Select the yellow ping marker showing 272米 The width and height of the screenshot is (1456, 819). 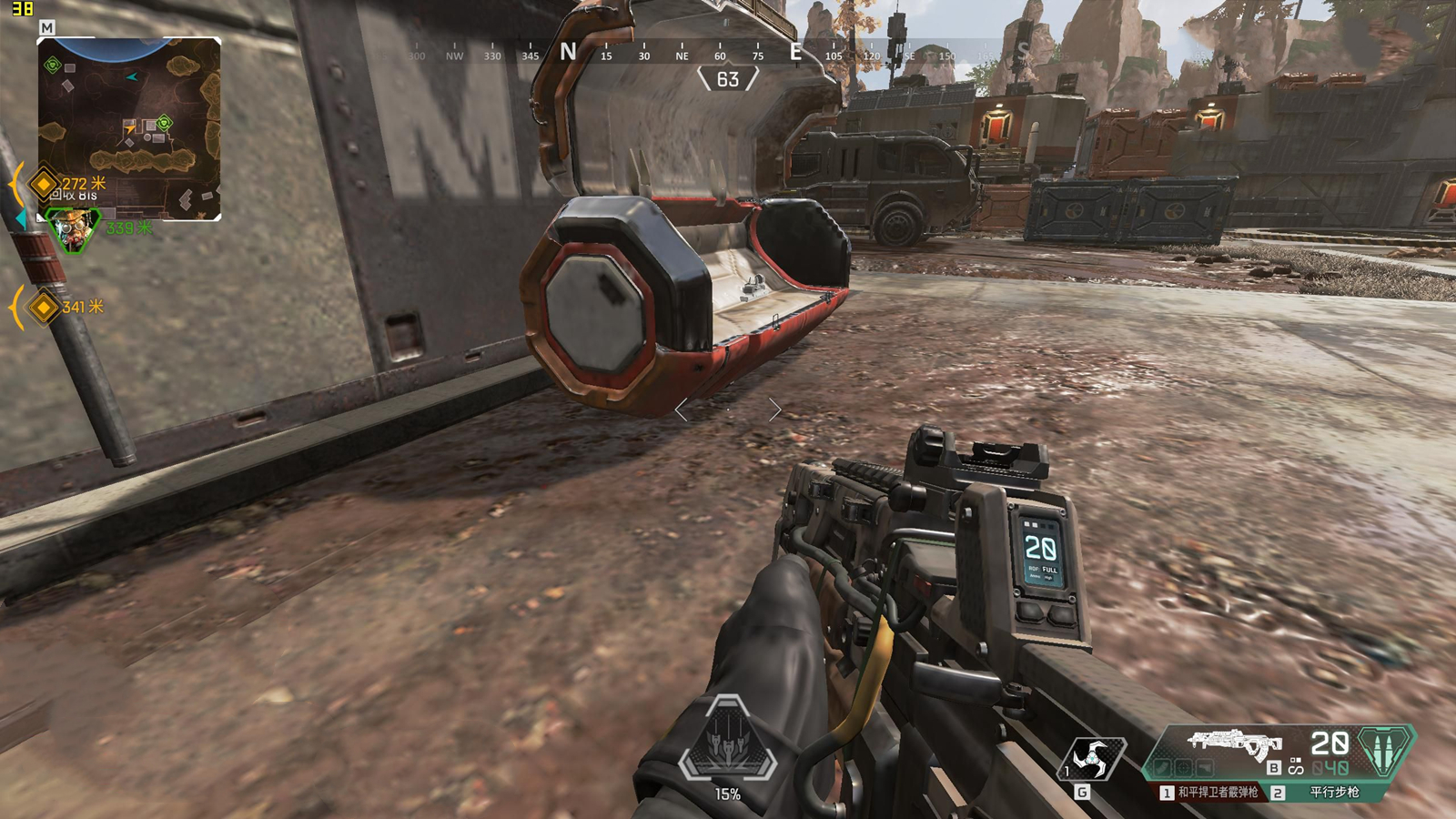44,184
